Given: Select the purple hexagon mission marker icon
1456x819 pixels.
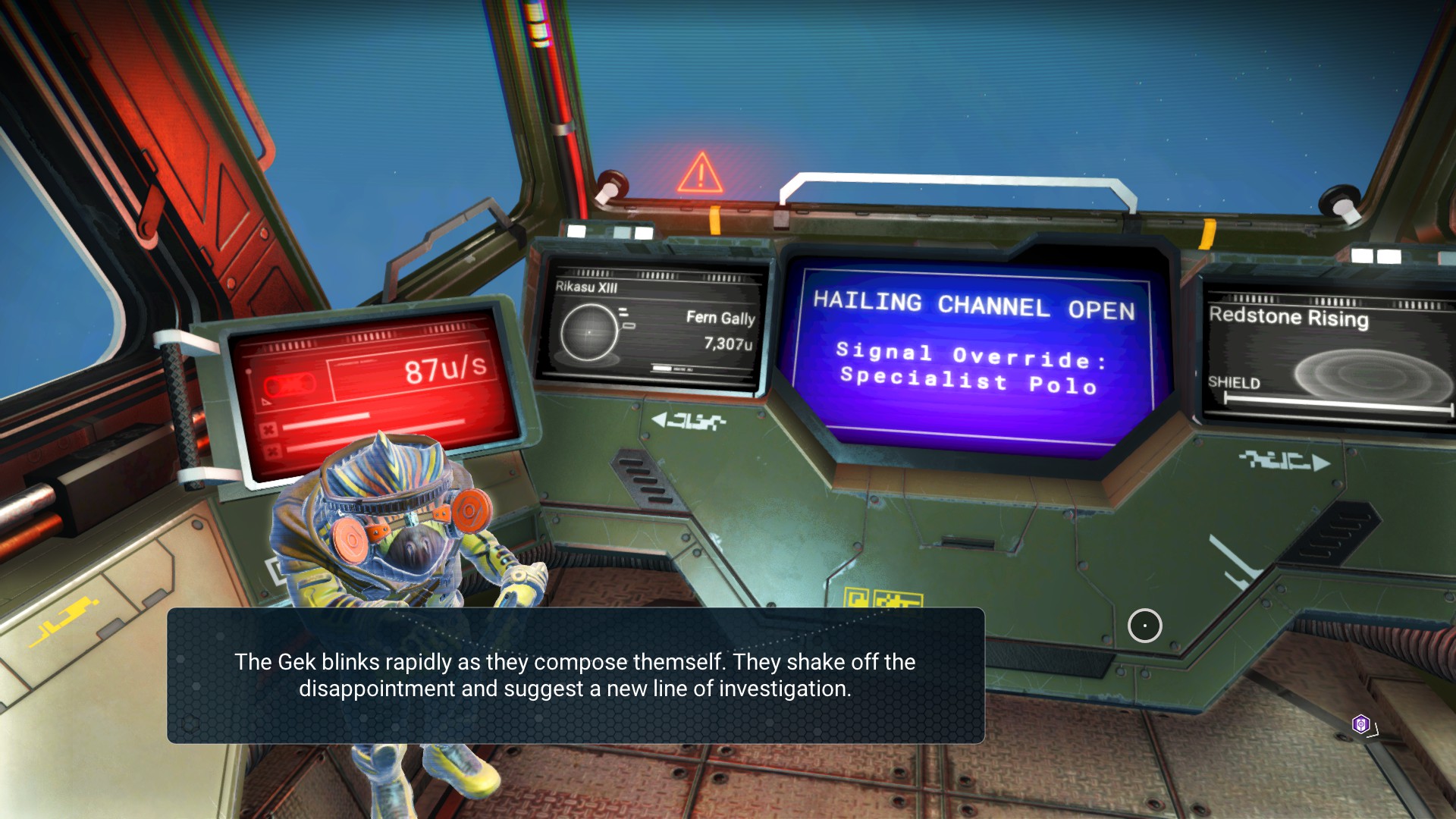Looking at the screenshot, I should 1361,724.
